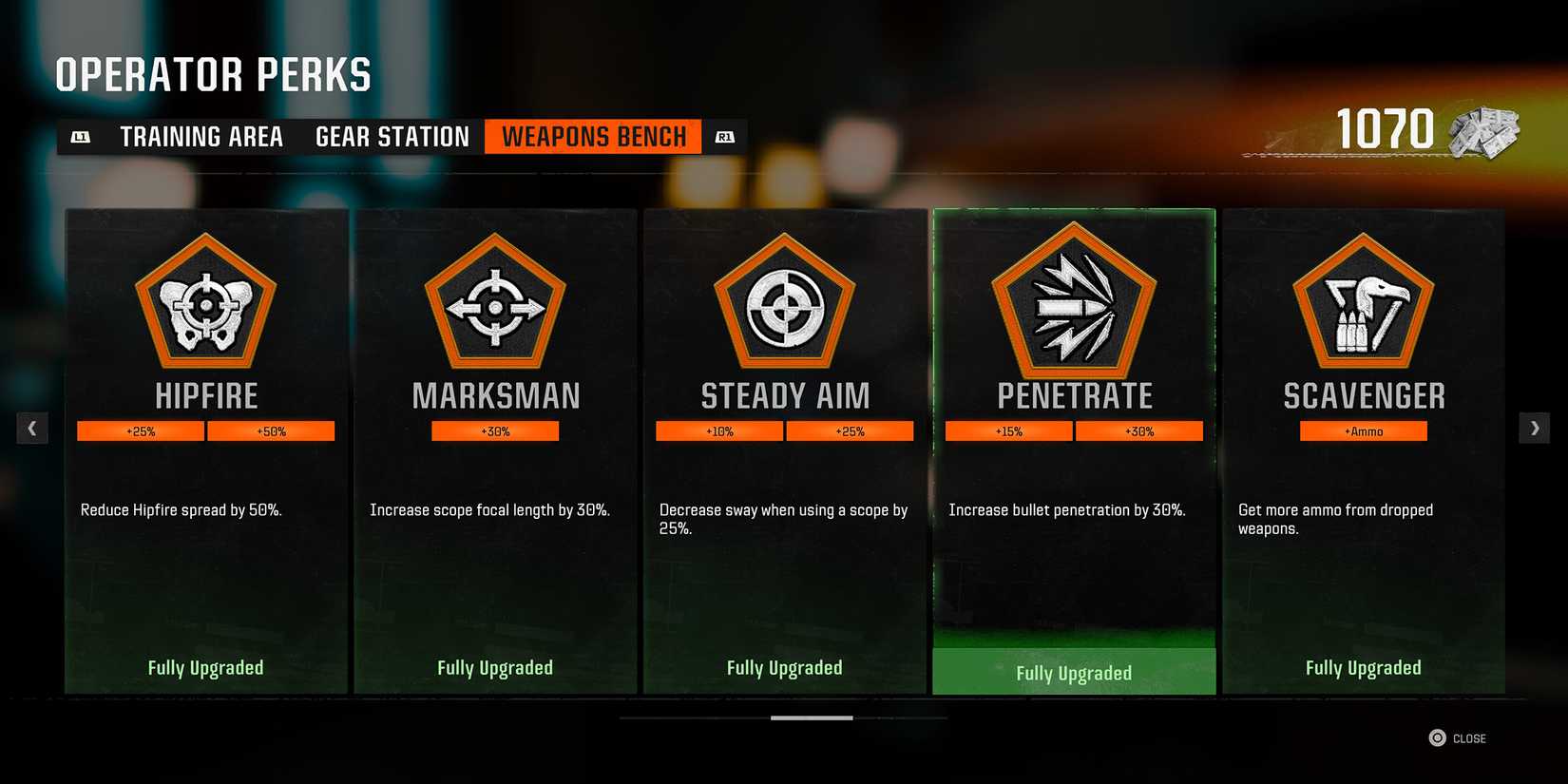The image size is (1568, 784).
Task: Open the previous perk page with left arrow
Action: tap(32, 428)
